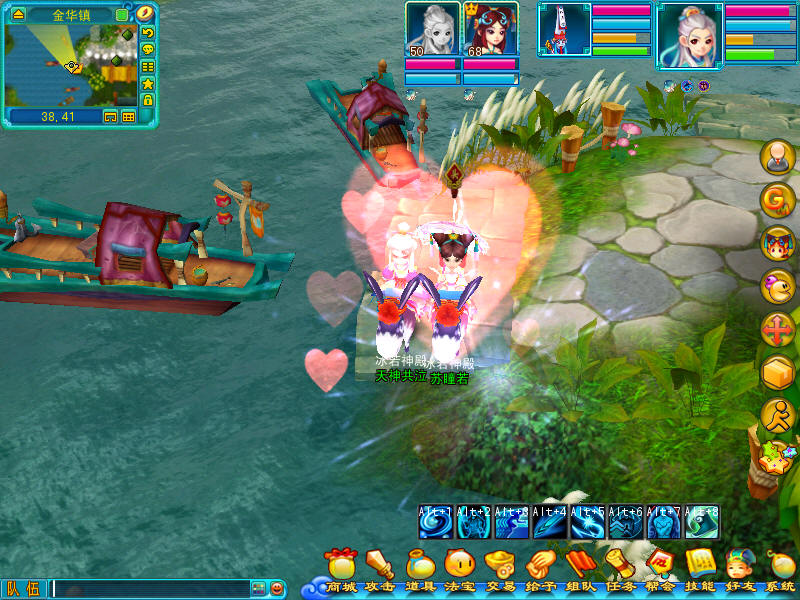Collapse the minimap with the eject arrow button
Screen dimensions: 800x600
[x=18, y=15]
